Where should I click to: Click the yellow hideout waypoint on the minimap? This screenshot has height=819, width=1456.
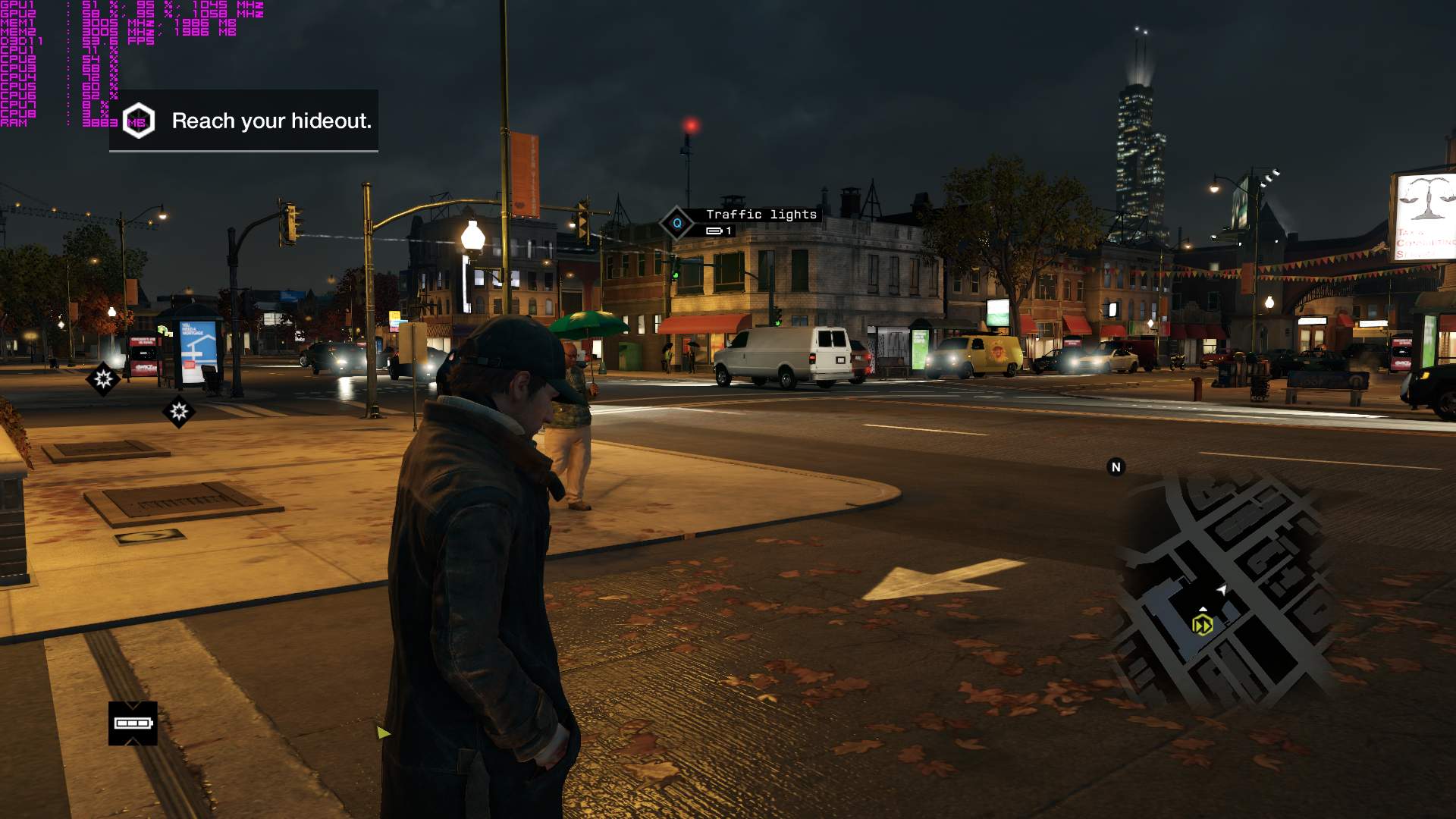pos(1202,625)
